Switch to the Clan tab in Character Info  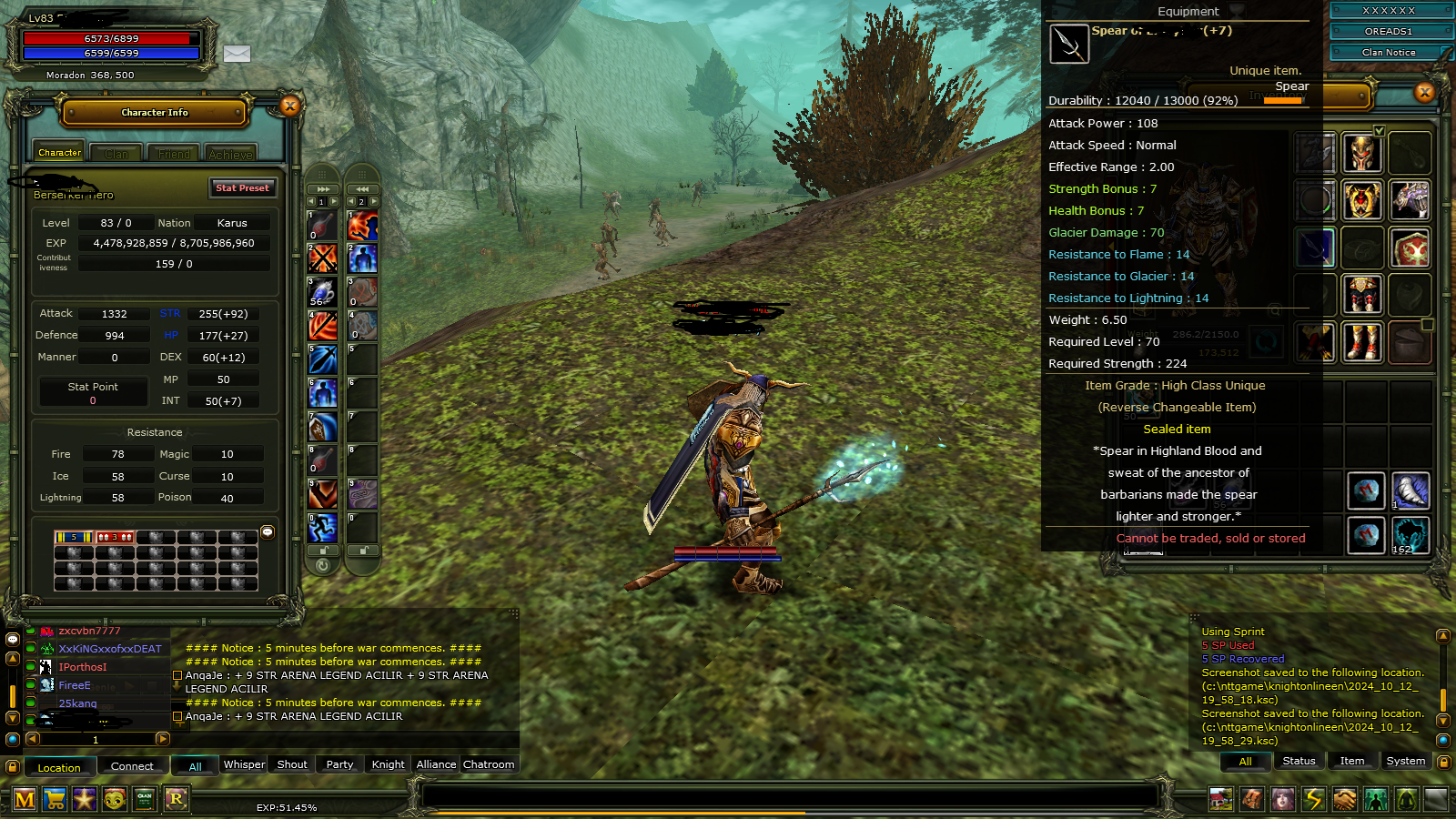116,152
